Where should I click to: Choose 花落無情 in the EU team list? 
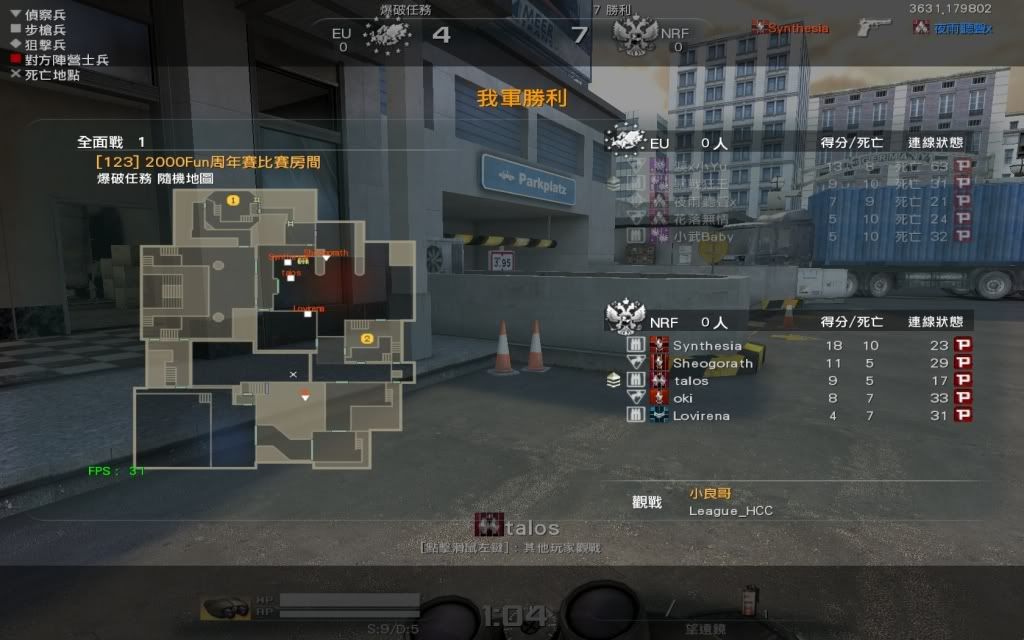702,219
